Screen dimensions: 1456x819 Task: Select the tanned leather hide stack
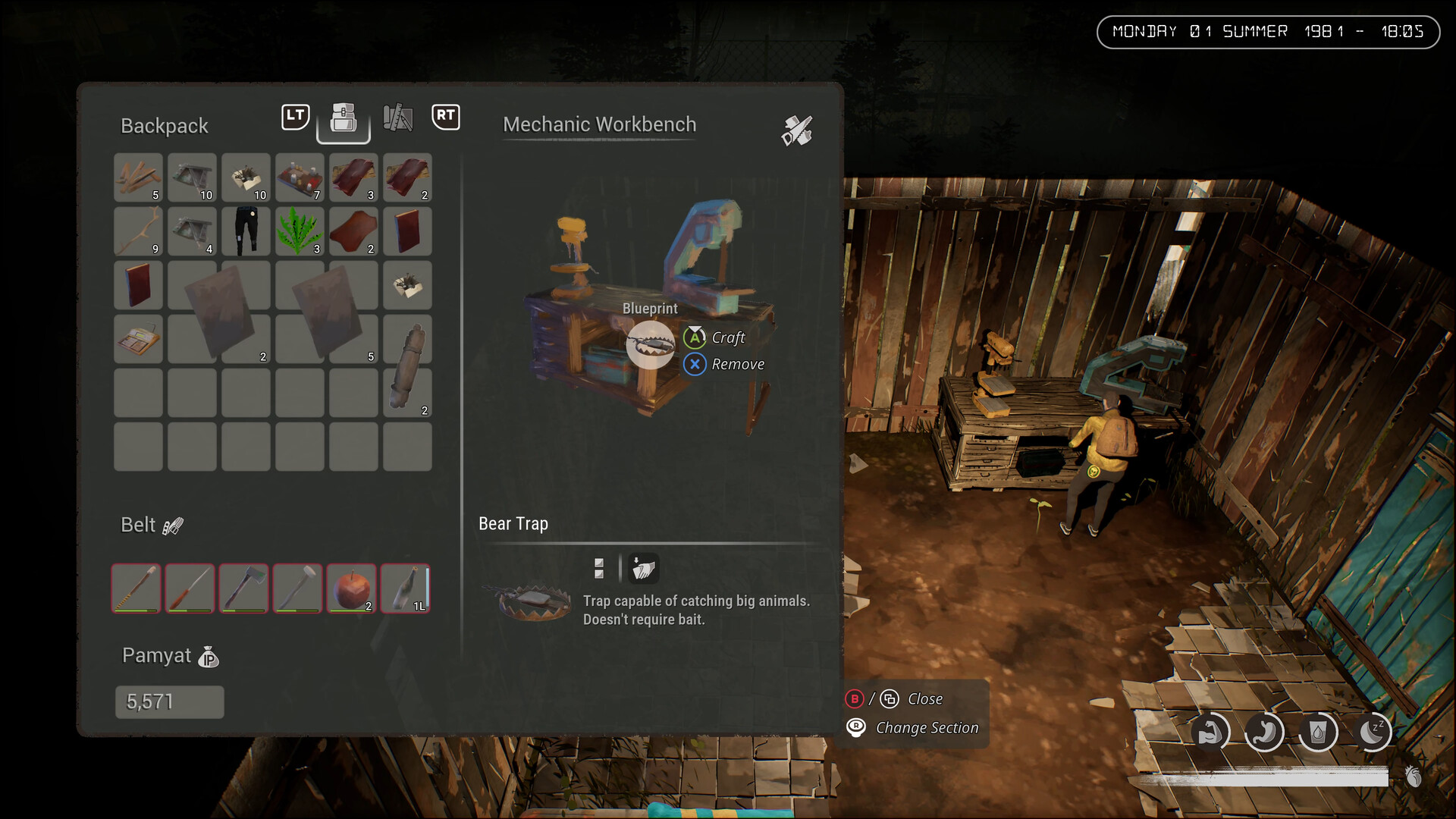[353, 231]
